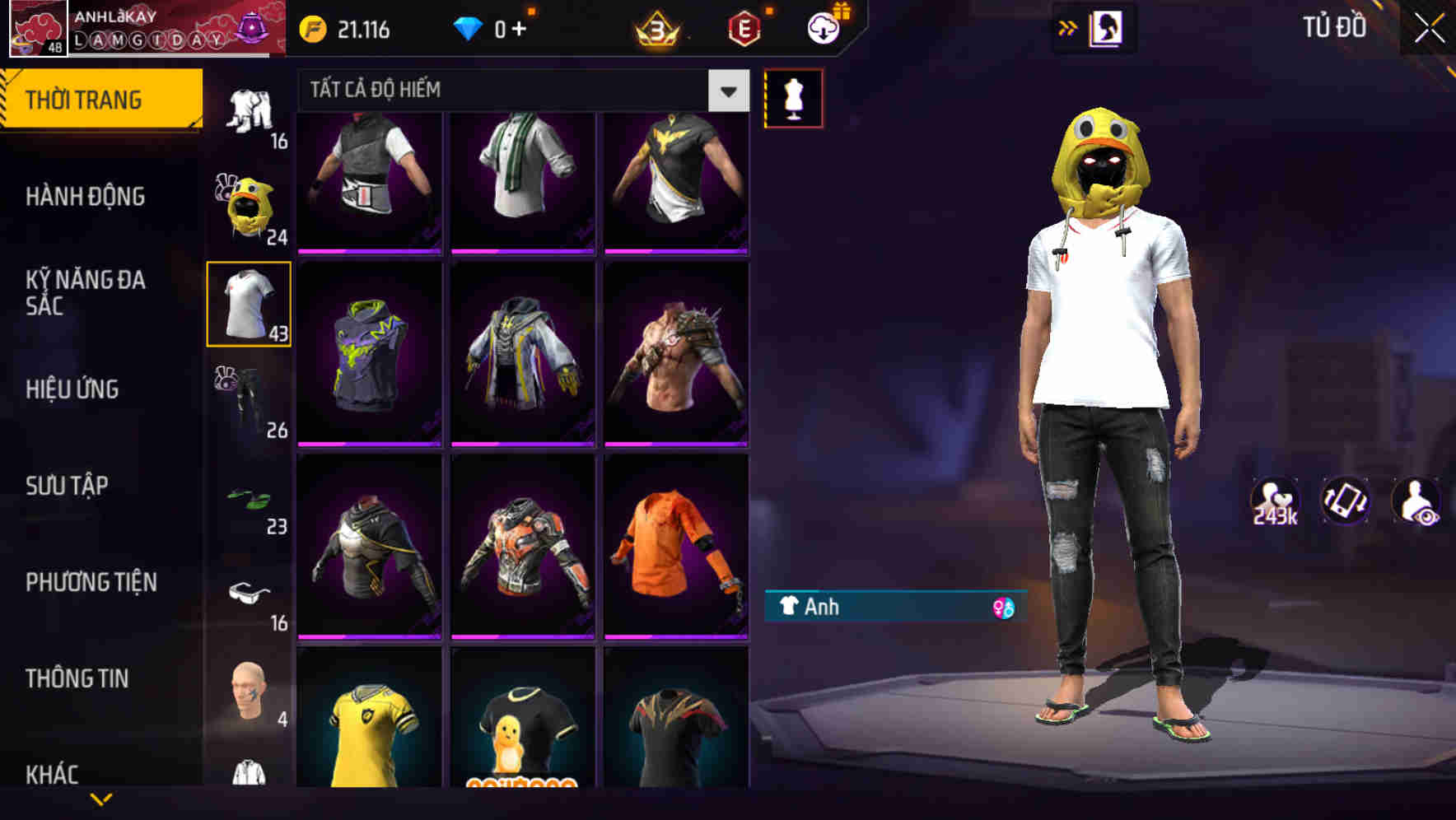
Task: Toggle the character card panel beside the double arrows
Action: [x=1105, y=27]
